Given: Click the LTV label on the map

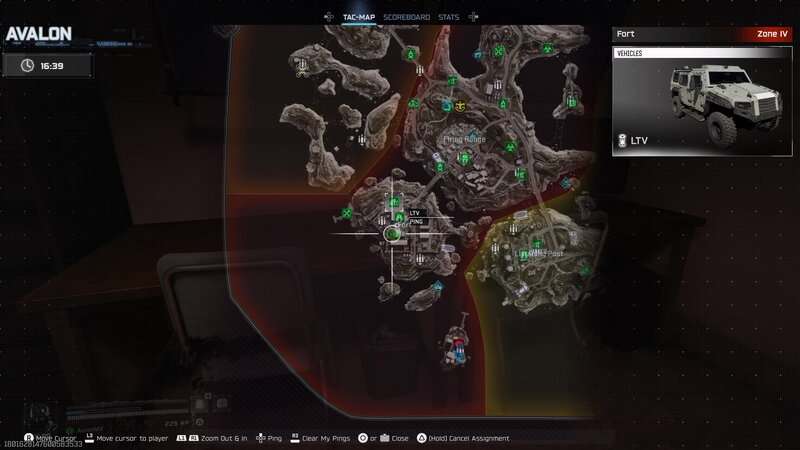Looking at the screenshot, I should [415, 213].
